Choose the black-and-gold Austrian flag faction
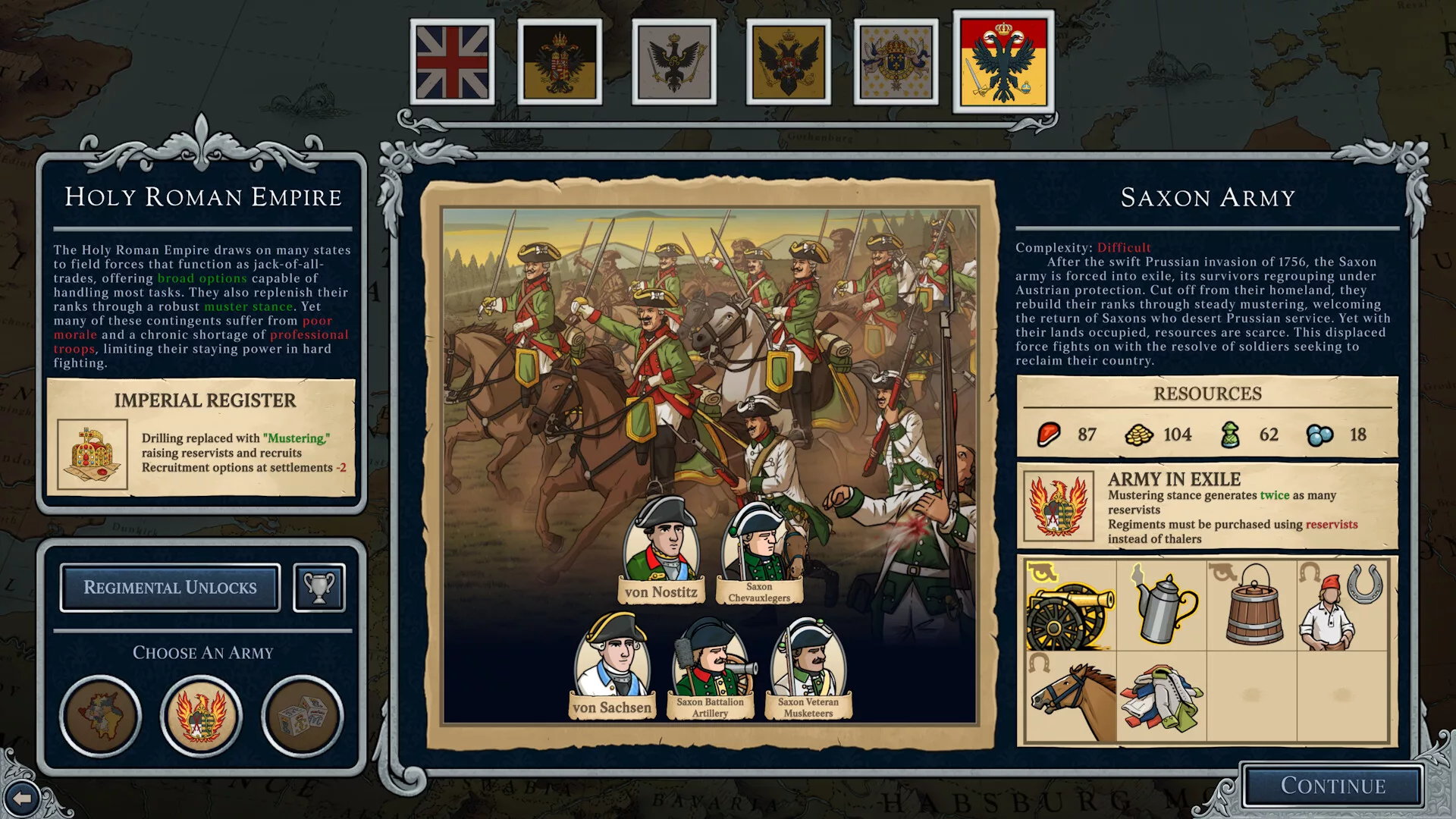The width and height of the screenshot is (1456, 819). (560, 61)
